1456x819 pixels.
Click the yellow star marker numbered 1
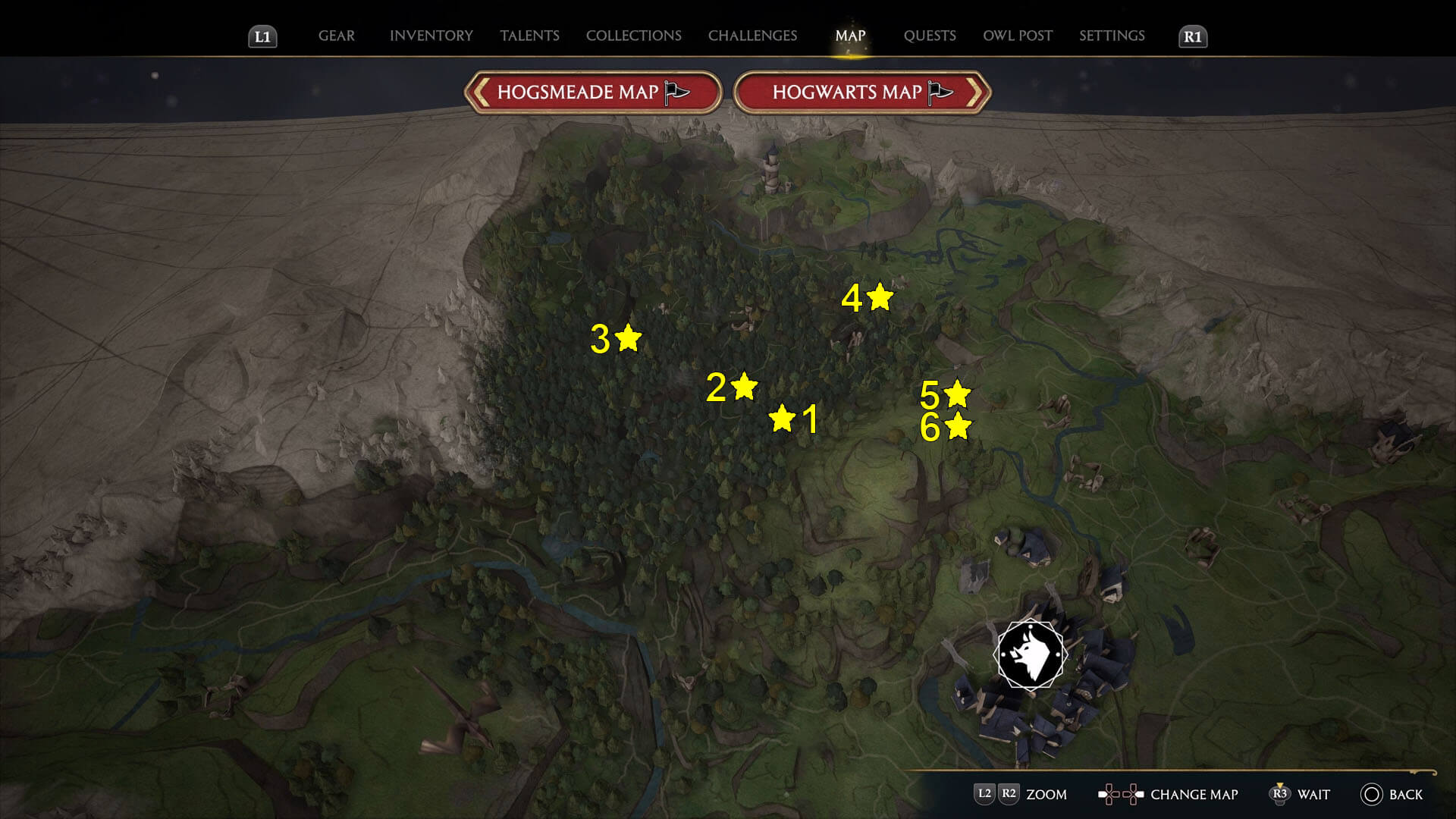(x=782, y=418)
